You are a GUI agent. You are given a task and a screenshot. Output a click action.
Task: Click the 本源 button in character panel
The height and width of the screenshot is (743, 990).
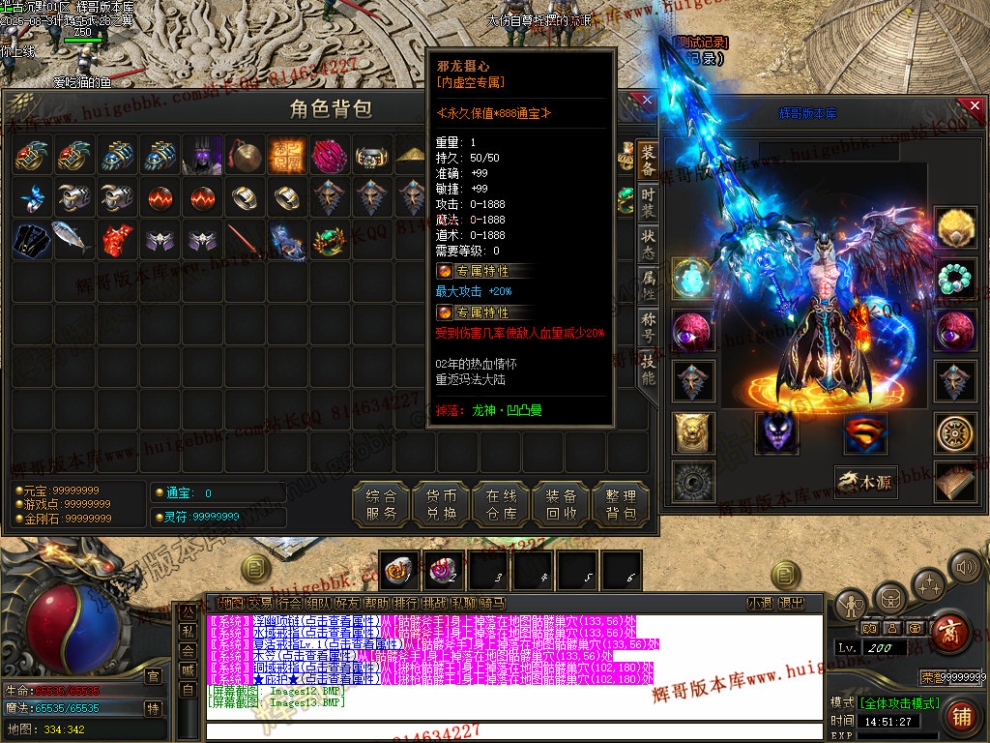[x=866, y=481]
